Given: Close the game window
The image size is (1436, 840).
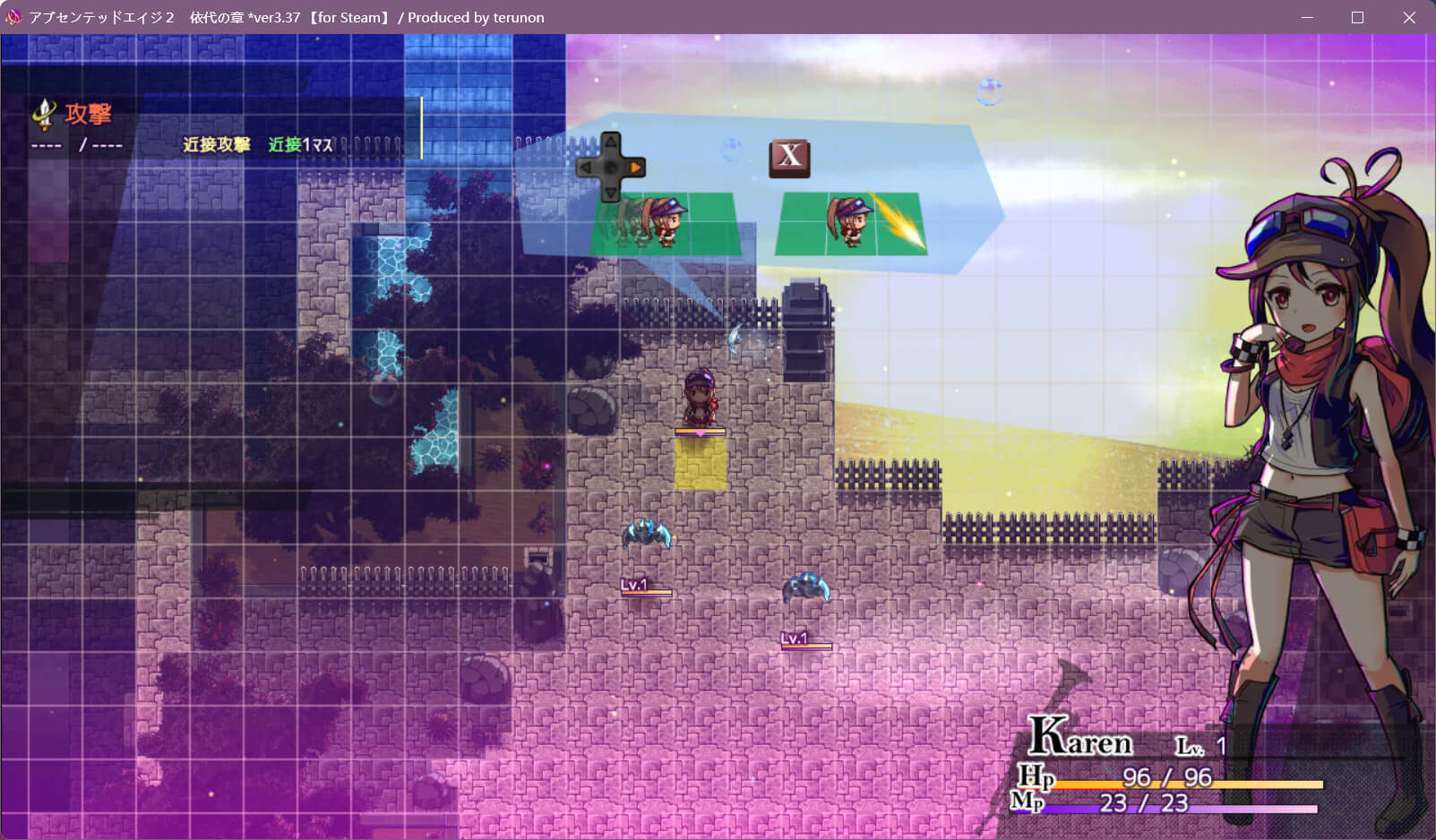Looking at the screenshot, I should 1409,17.
